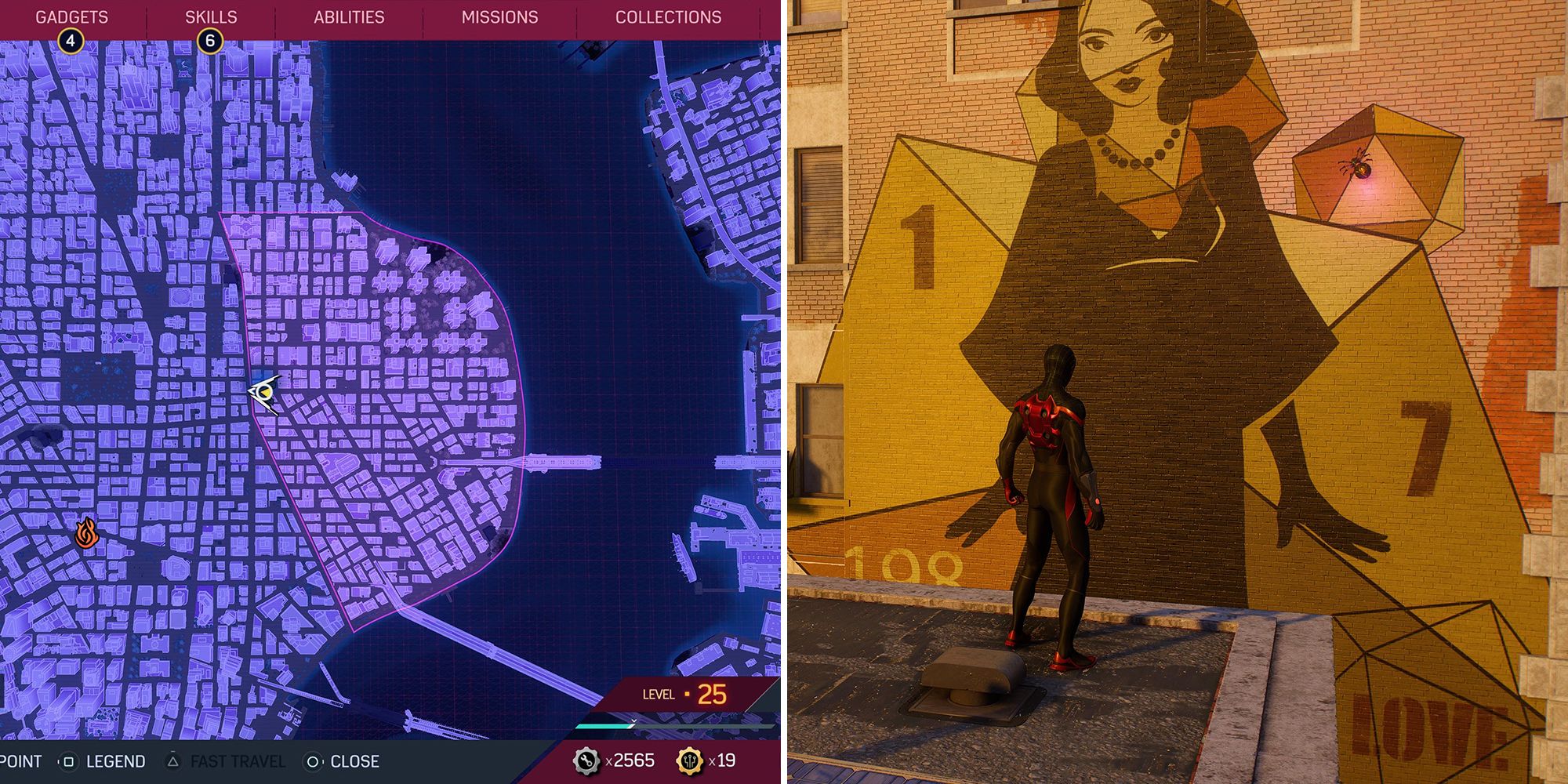The width and height of the screenshot is (1568, 784).
Task: View the Collections tab
Action: [669, 16]
